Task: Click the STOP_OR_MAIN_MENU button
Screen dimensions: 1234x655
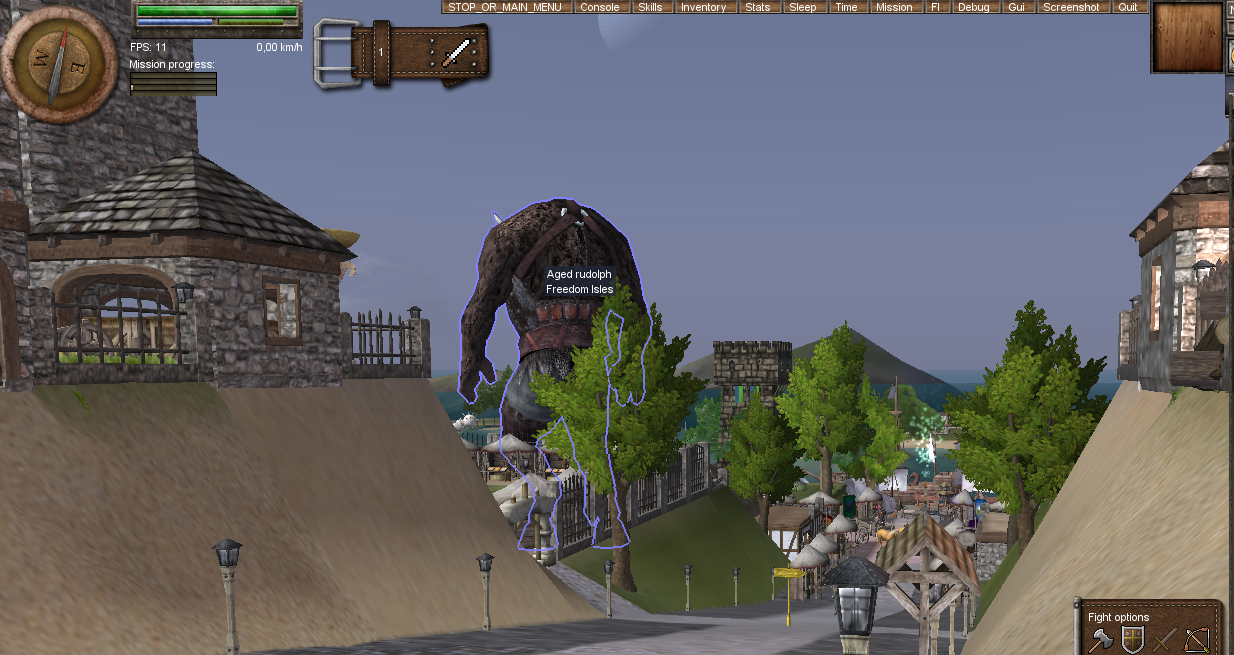Action: [508, 7]
